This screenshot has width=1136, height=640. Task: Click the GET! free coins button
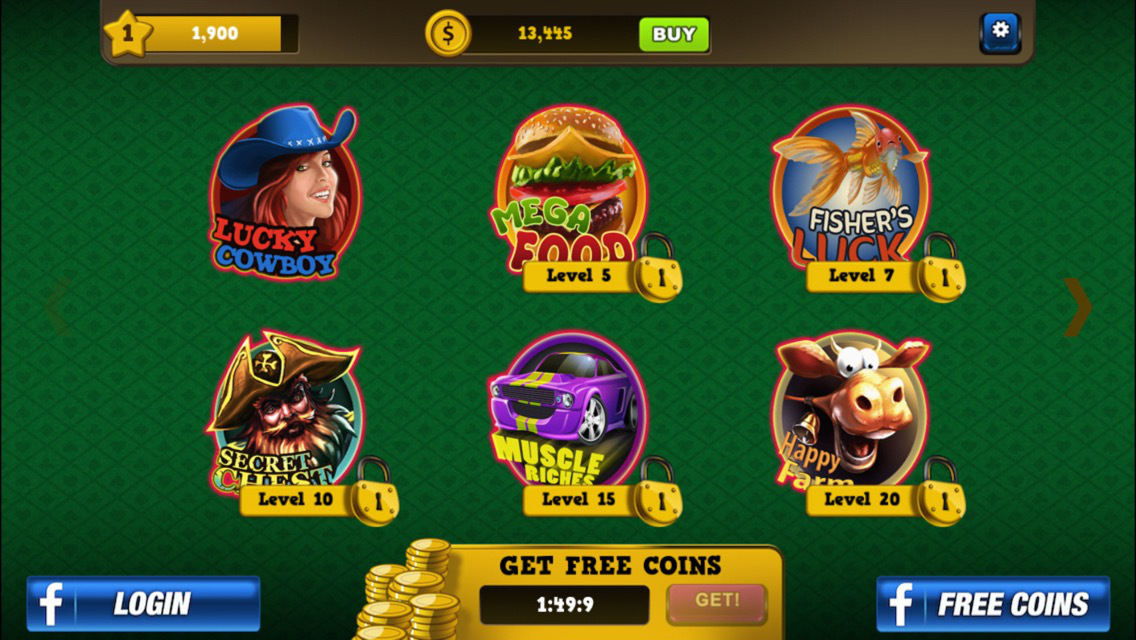pyautogui.click(x=716, y=602)
